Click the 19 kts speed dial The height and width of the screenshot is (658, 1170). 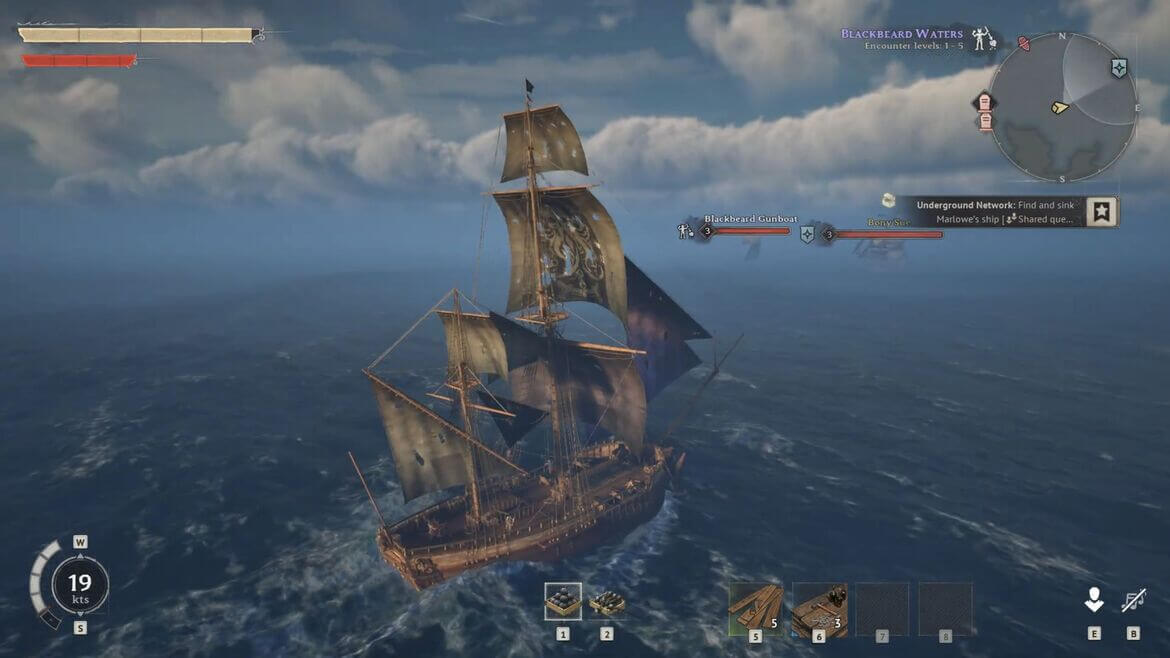click(x=79, y=584)
